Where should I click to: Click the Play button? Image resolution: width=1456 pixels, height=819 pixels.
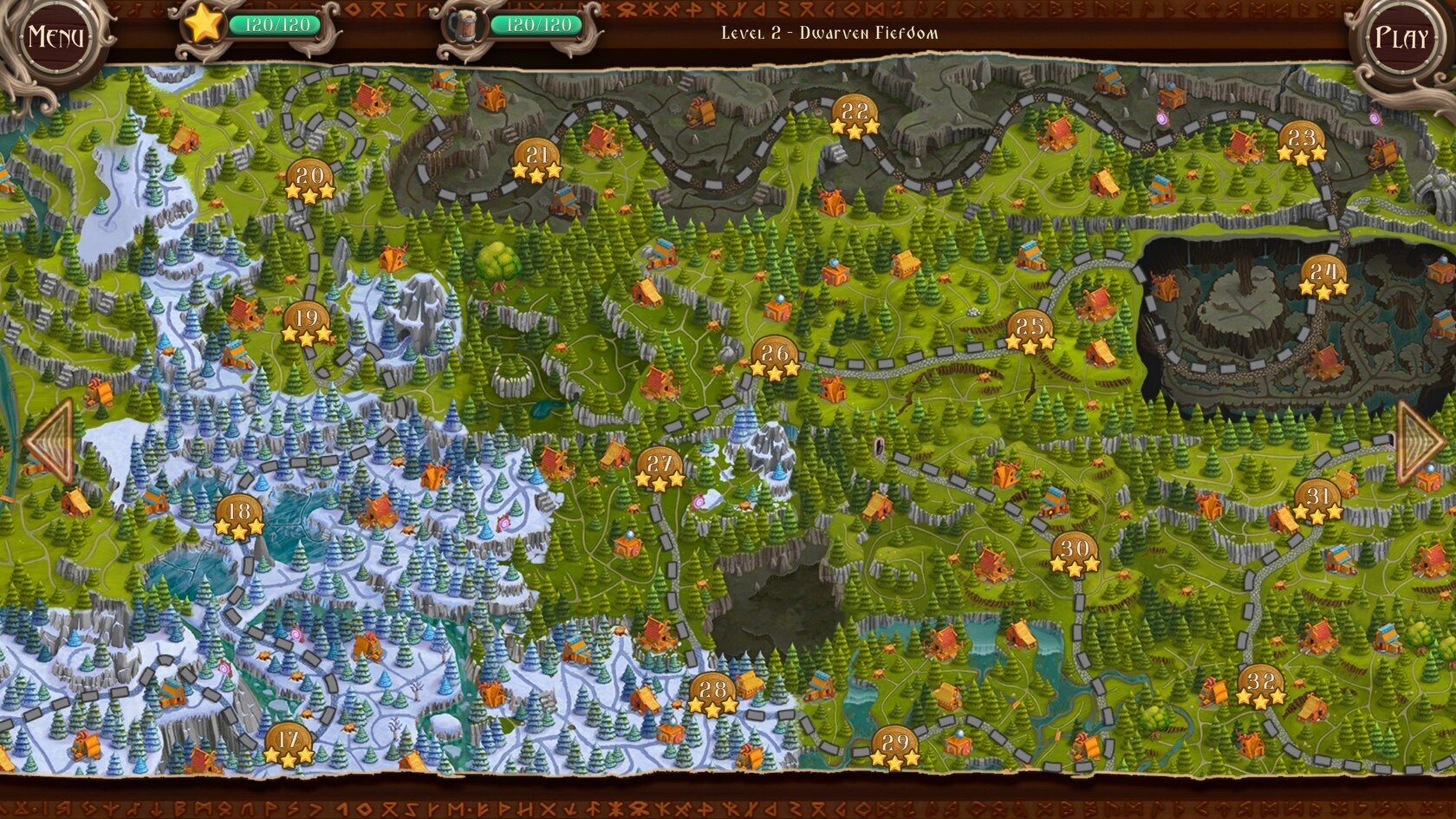(1401, 38)
